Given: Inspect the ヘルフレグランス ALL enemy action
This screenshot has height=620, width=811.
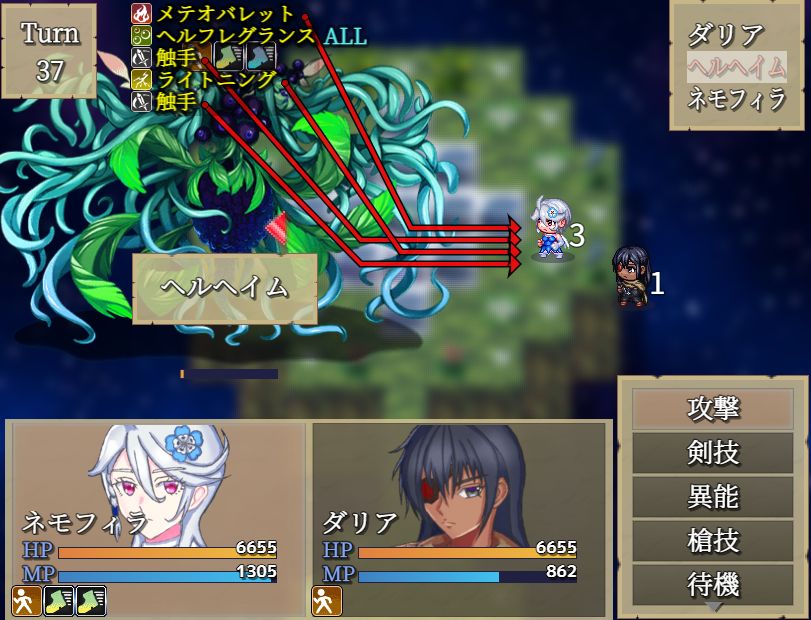Looking at the screenshot, I should (260, 36).
